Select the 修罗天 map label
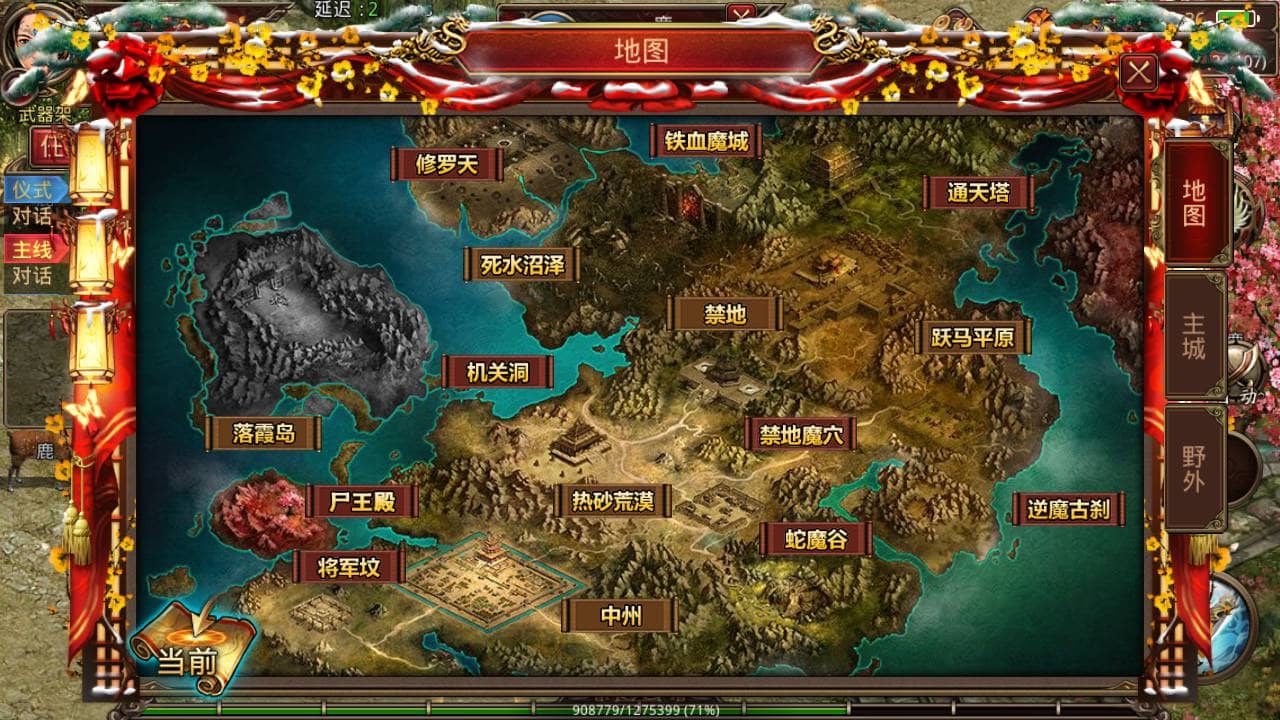This screenshot has height=720, width=1280. [447, 164]
